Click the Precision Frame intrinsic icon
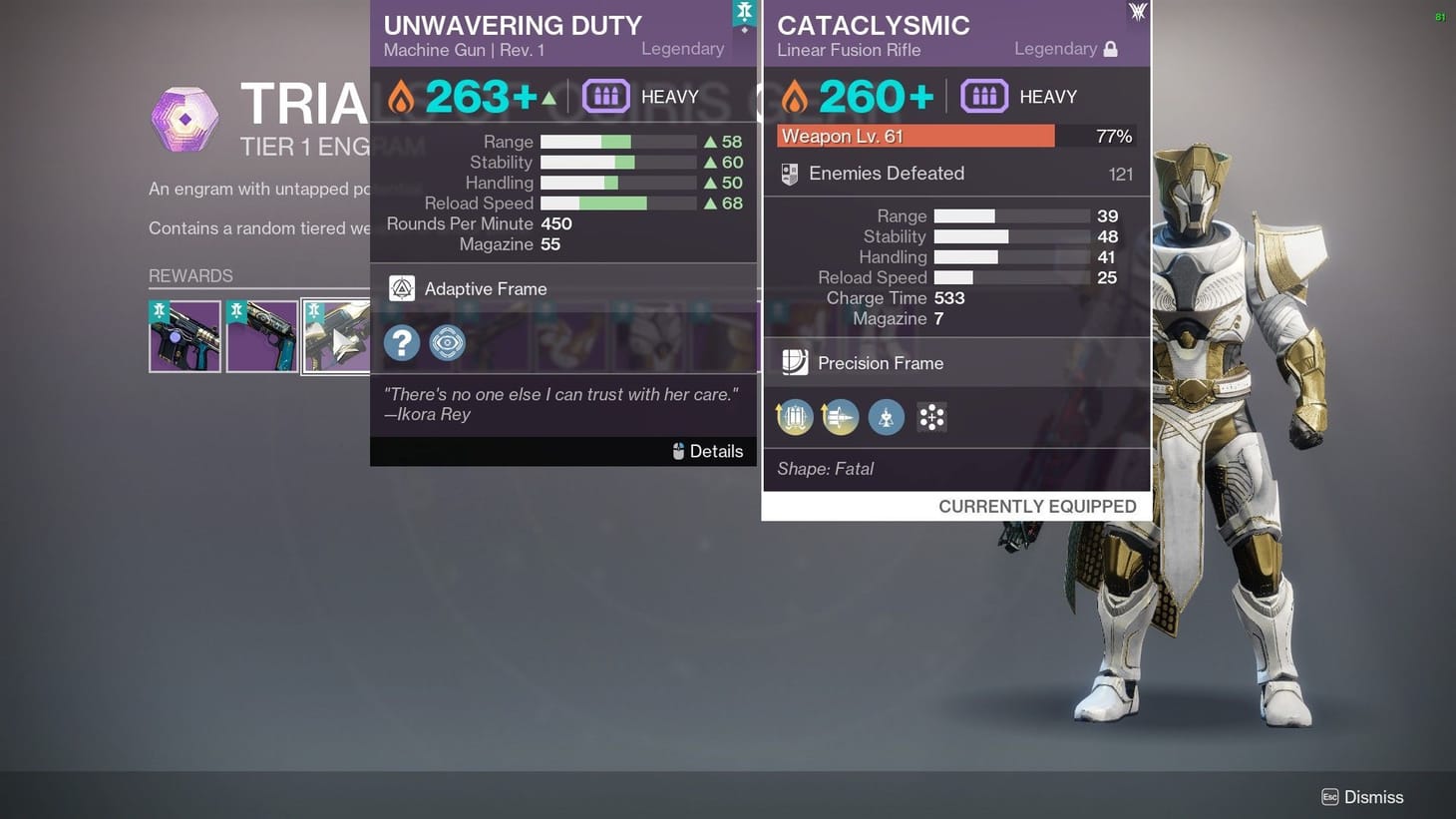This screenshot has width=1456, height=819. click(x=795, y=362)
